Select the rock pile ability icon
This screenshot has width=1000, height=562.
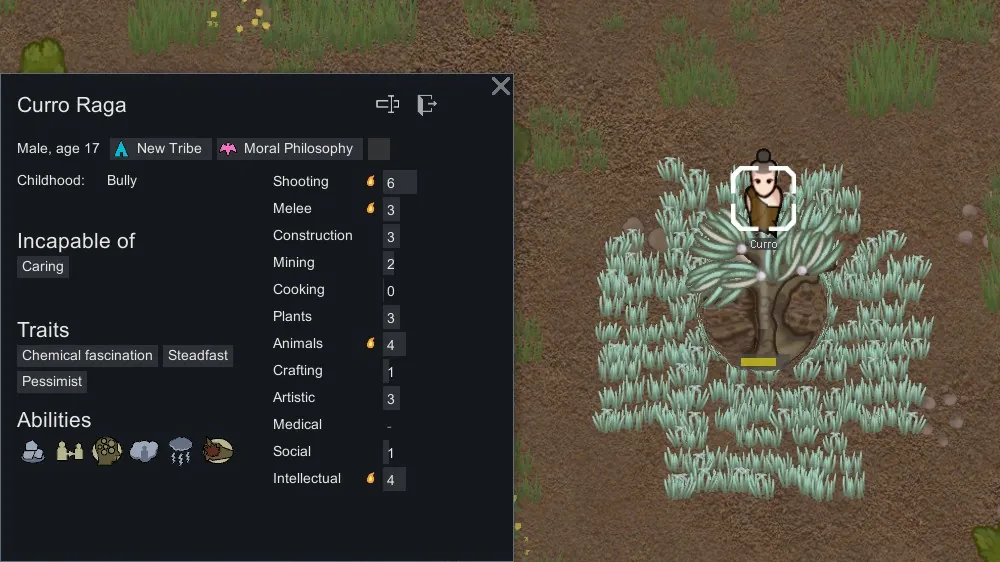click(x=33, y=451)
